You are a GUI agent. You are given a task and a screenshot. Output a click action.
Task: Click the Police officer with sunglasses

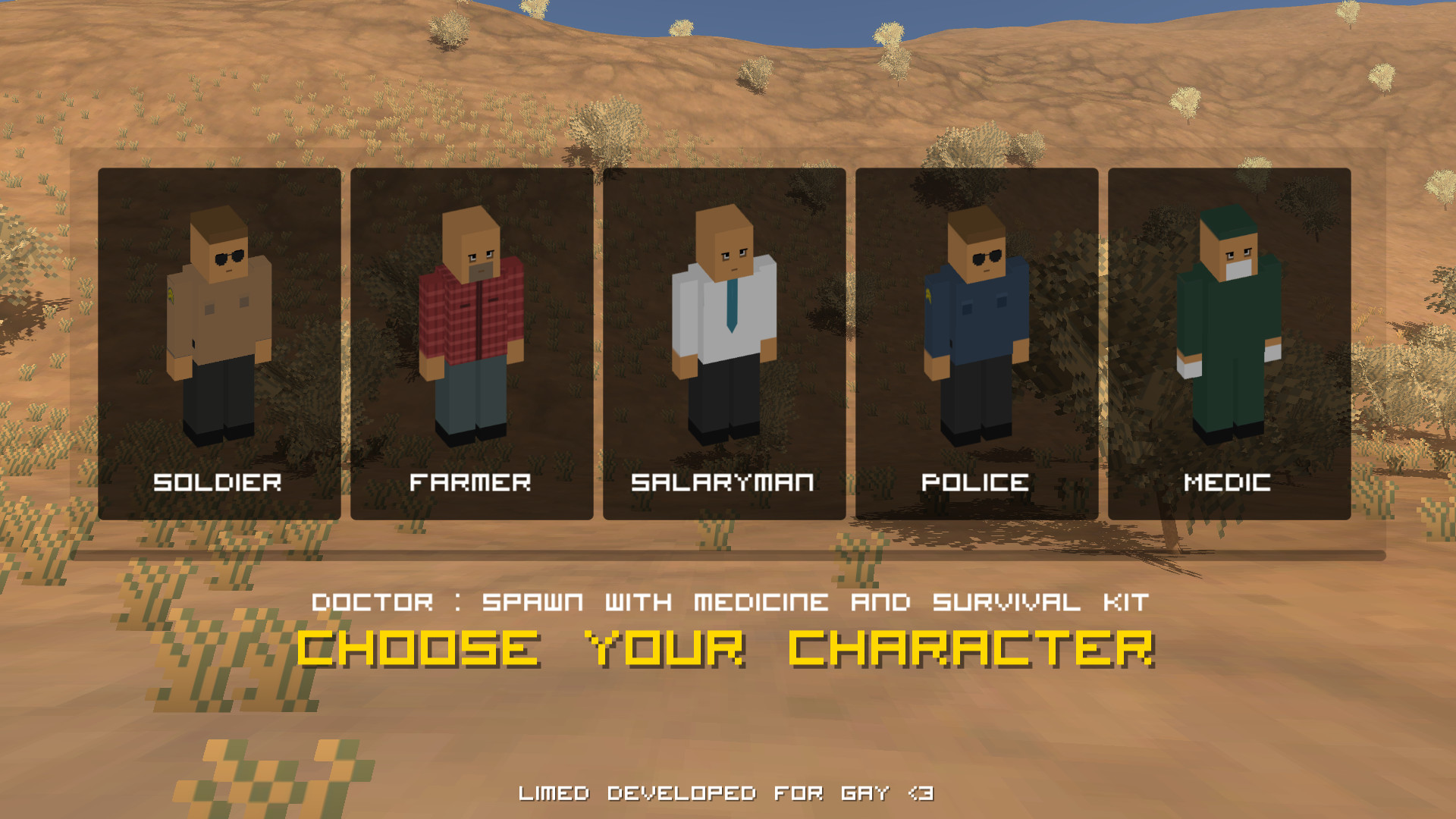[978, 318]
